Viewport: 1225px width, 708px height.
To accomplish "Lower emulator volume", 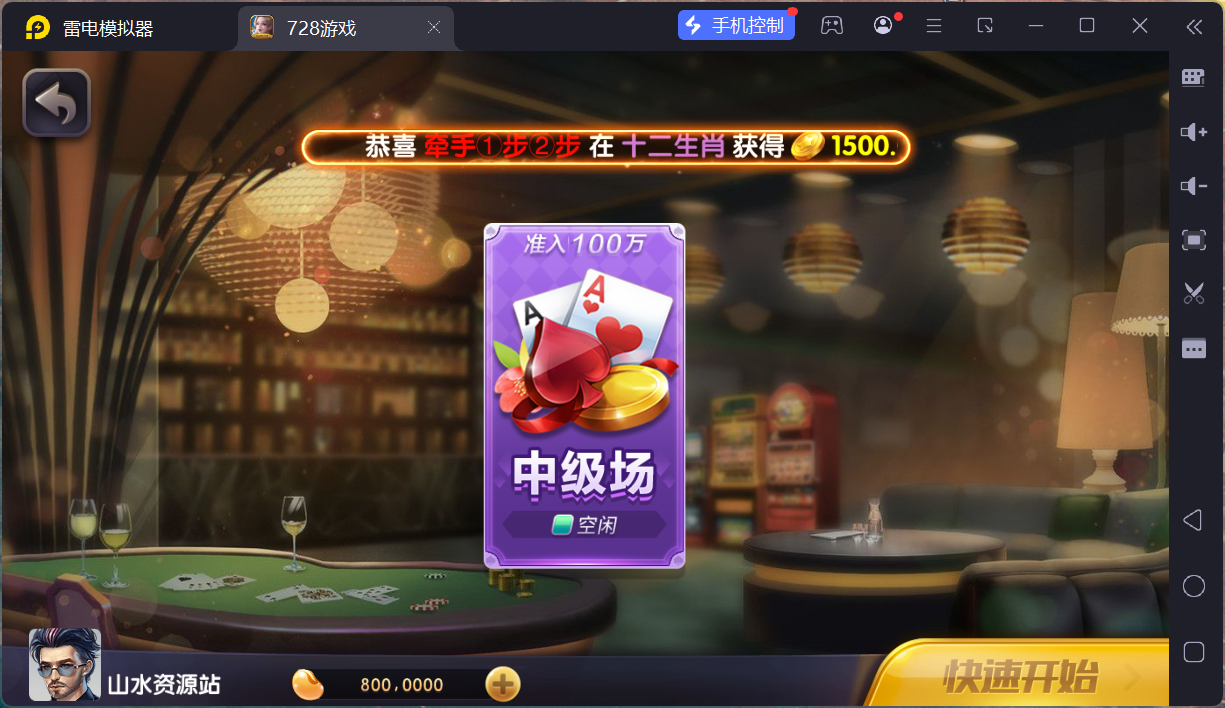I will pyautogui.click(x=1193, y=186).
